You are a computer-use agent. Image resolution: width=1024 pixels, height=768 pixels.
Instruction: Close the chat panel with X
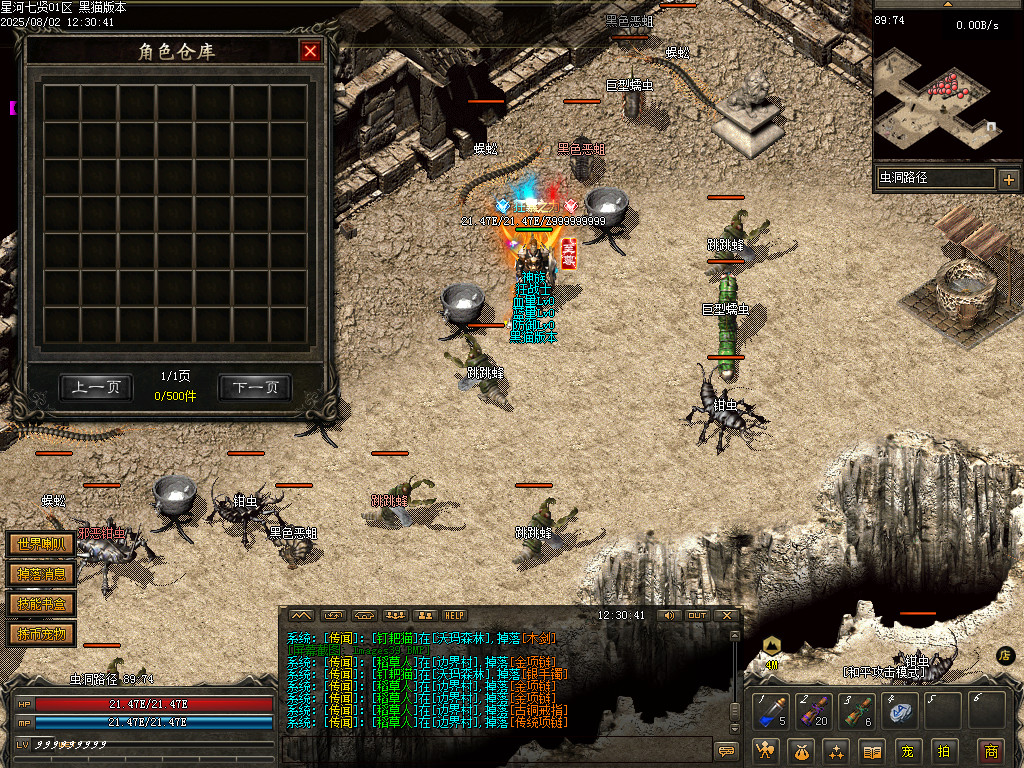tap(727, 615)
